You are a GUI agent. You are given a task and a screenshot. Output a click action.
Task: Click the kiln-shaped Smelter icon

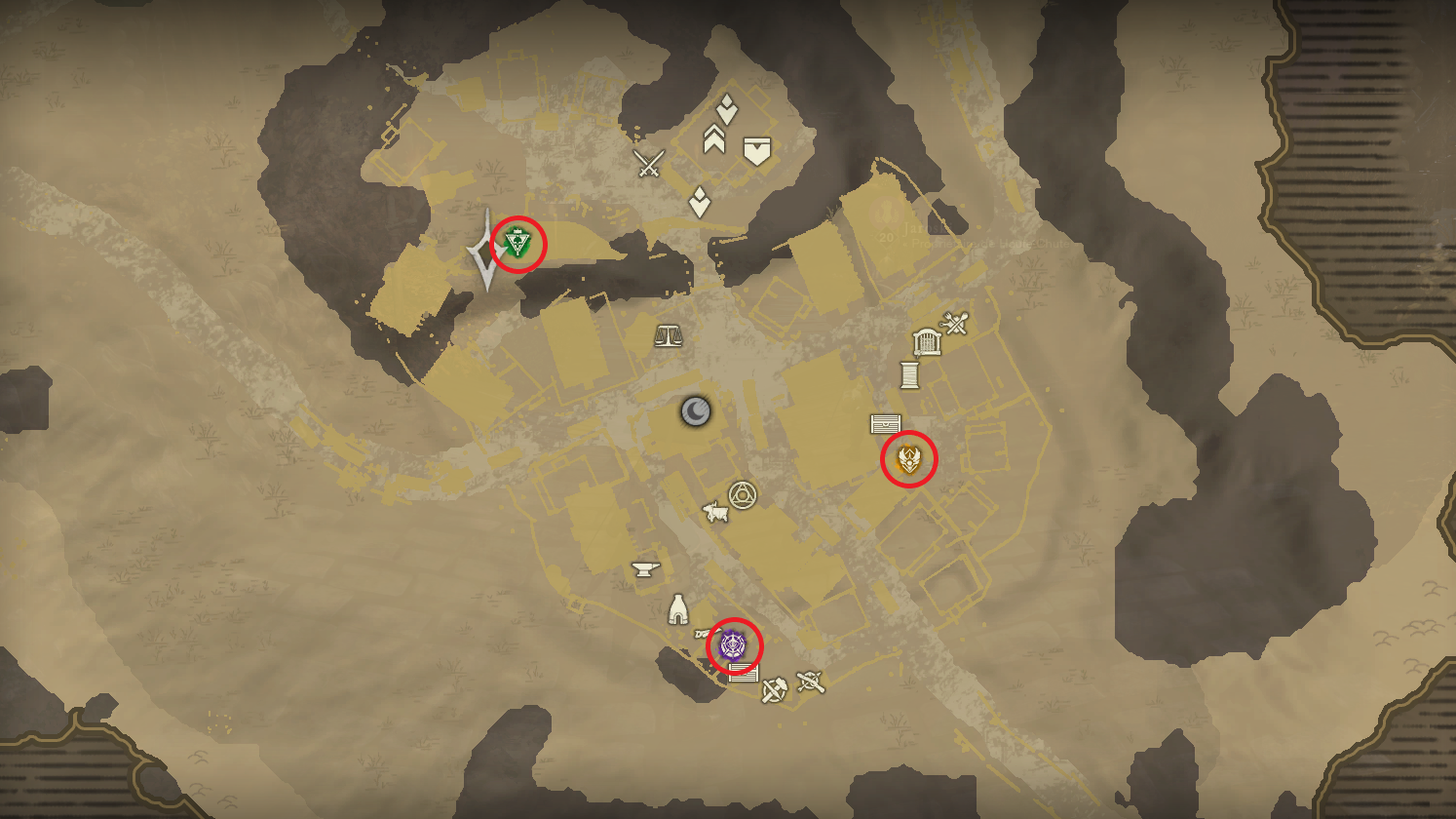(676, 608)
